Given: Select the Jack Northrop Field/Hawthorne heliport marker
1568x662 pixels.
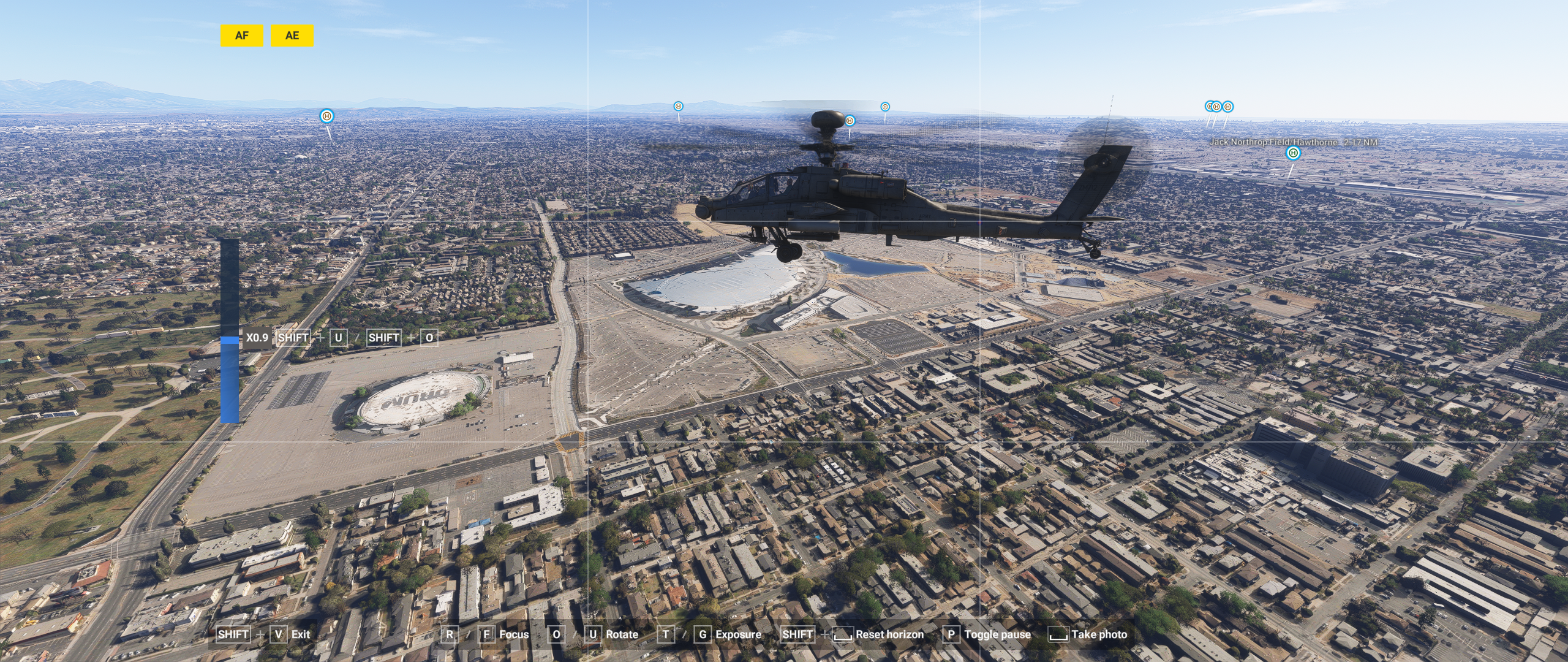Looking at the screenshot, I should pos(1292,153).
